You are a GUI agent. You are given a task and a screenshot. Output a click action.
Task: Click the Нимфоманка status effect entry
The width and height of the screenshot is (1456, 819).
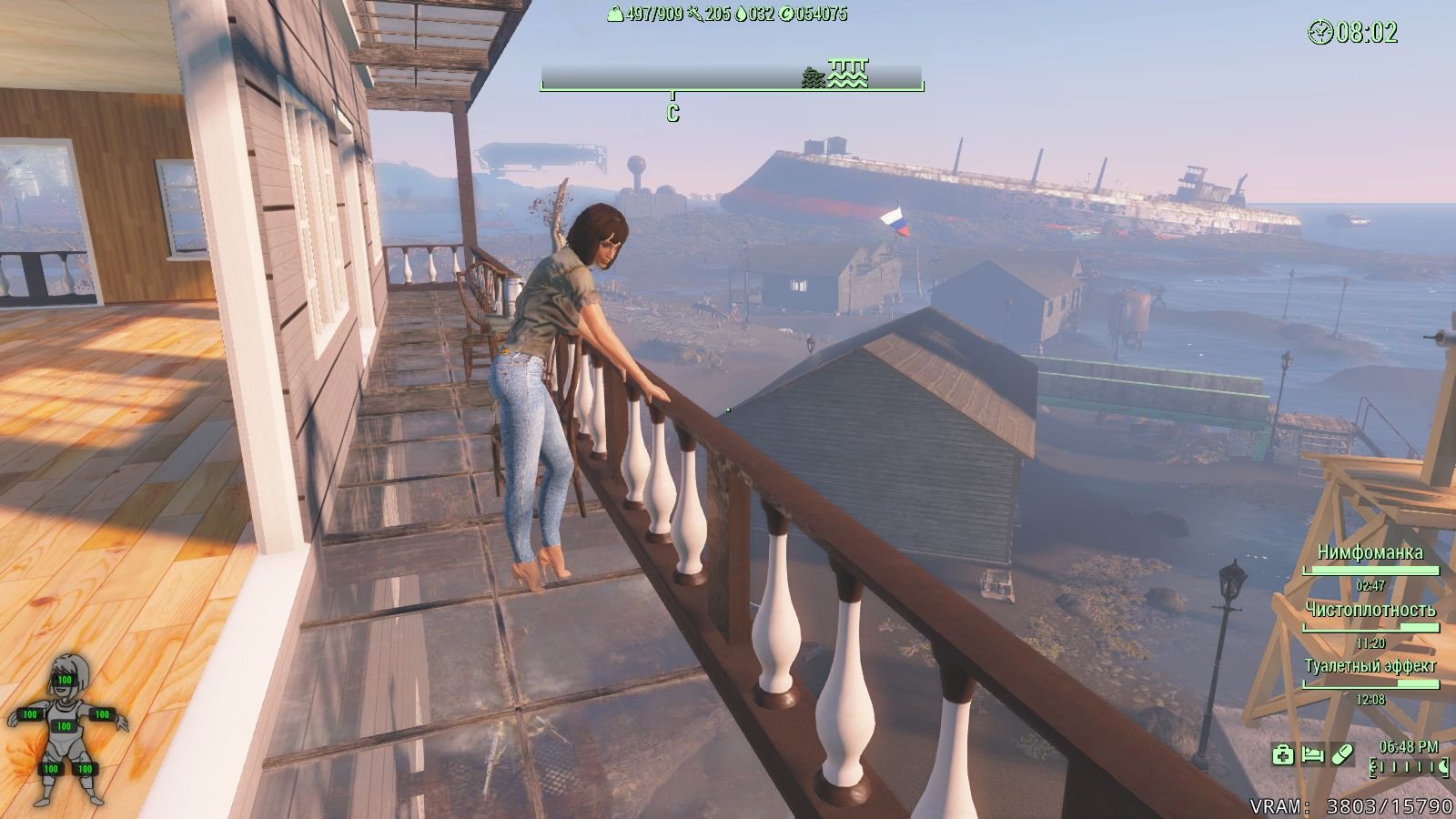[x=1370, y=552]
